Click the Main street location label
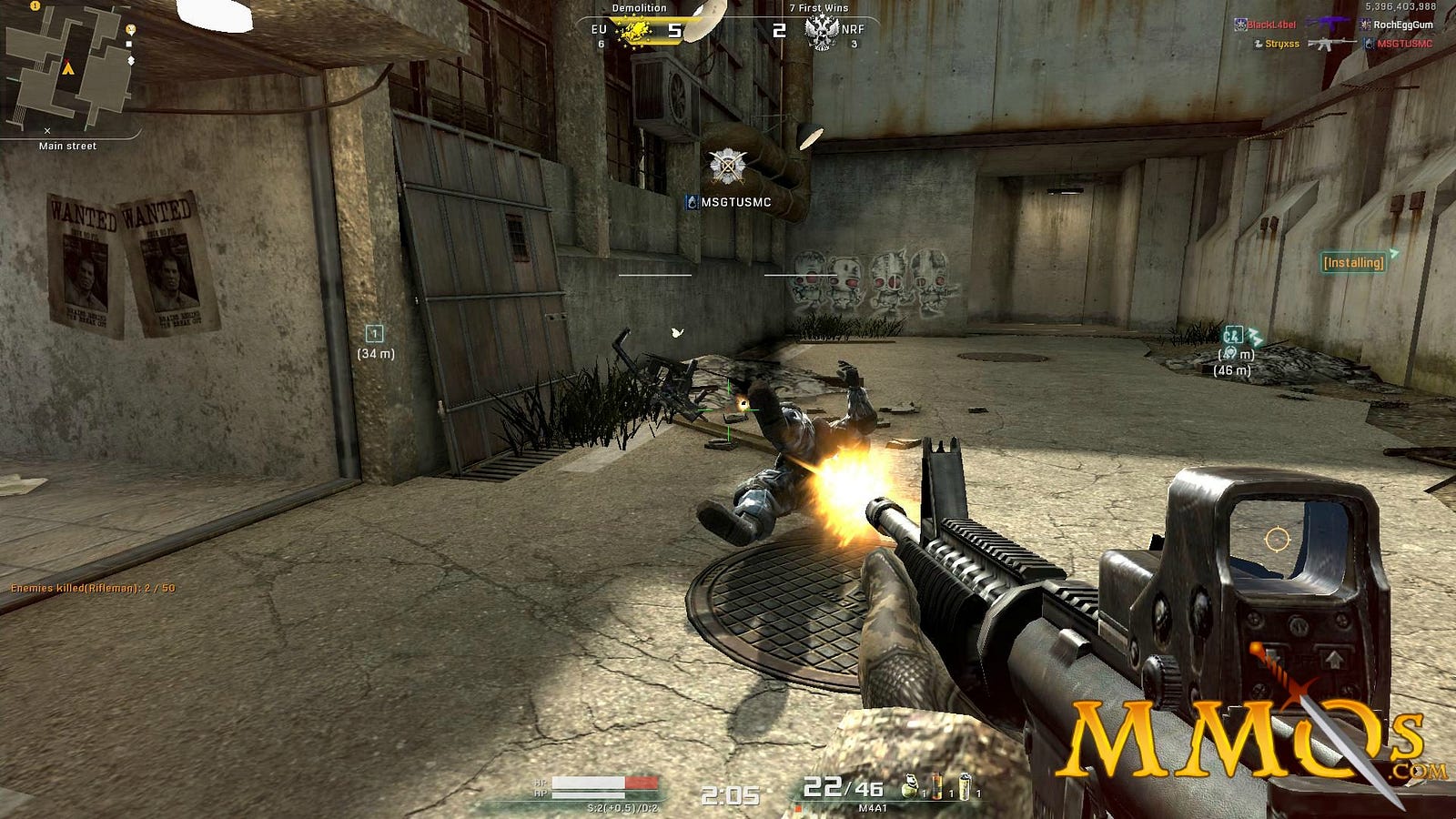Image resolution: width=1456 pixels, height=819 pixels. point(67,146)
